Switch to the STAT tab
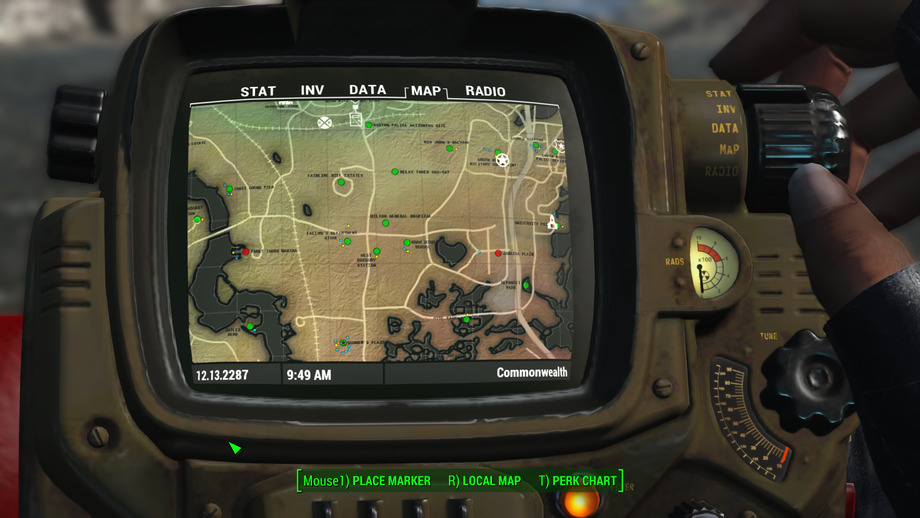 pyautogui.click(x=258, y=92)
